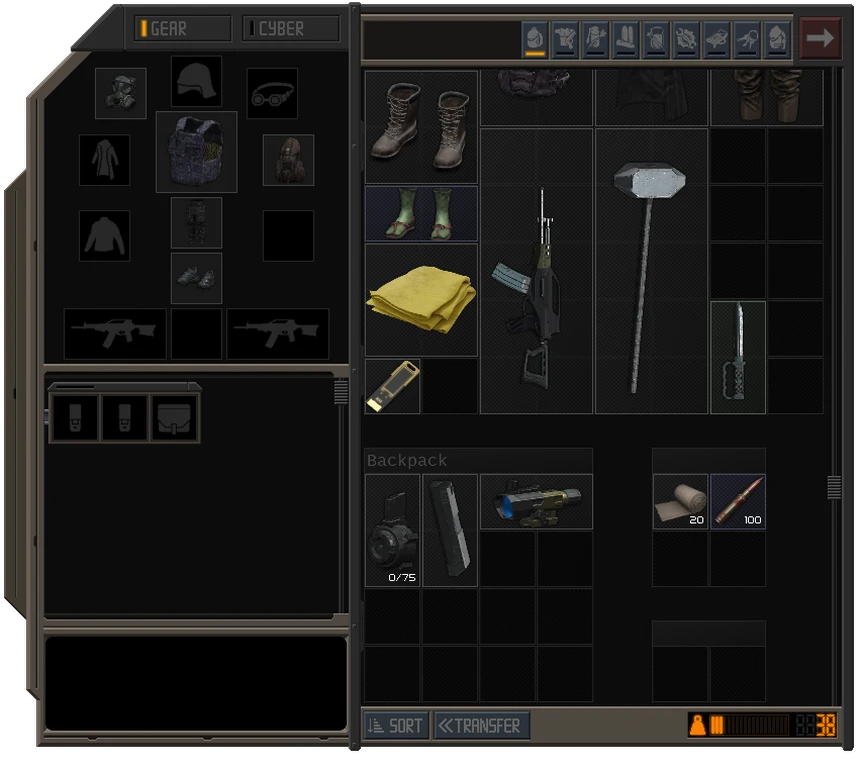The height and width of the screenshot is (768, 862).
Task: Pick the yellow folded cloth item
Action: tap(421, 299)
